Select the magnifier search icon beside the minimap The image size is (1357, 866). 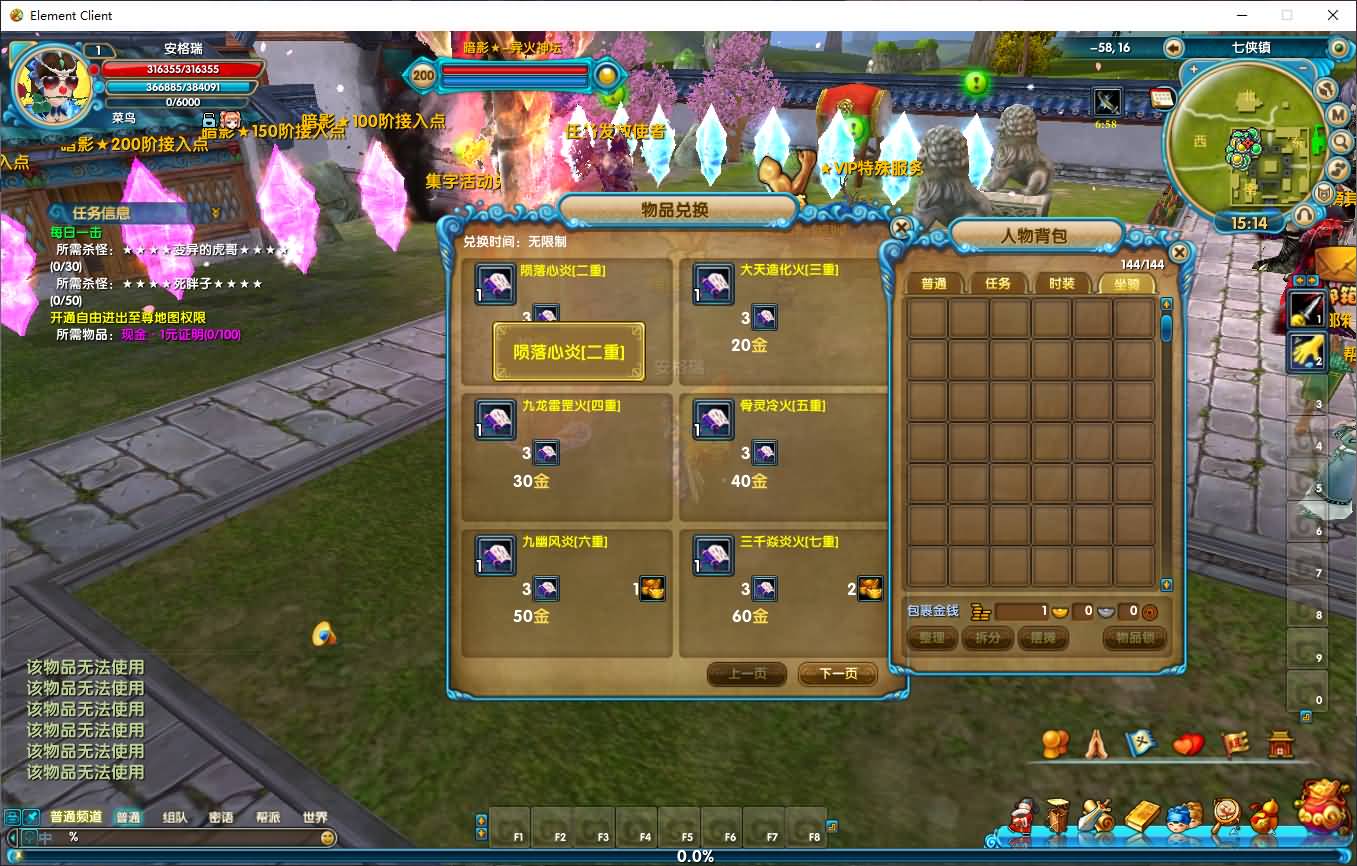click(1340, 142)
